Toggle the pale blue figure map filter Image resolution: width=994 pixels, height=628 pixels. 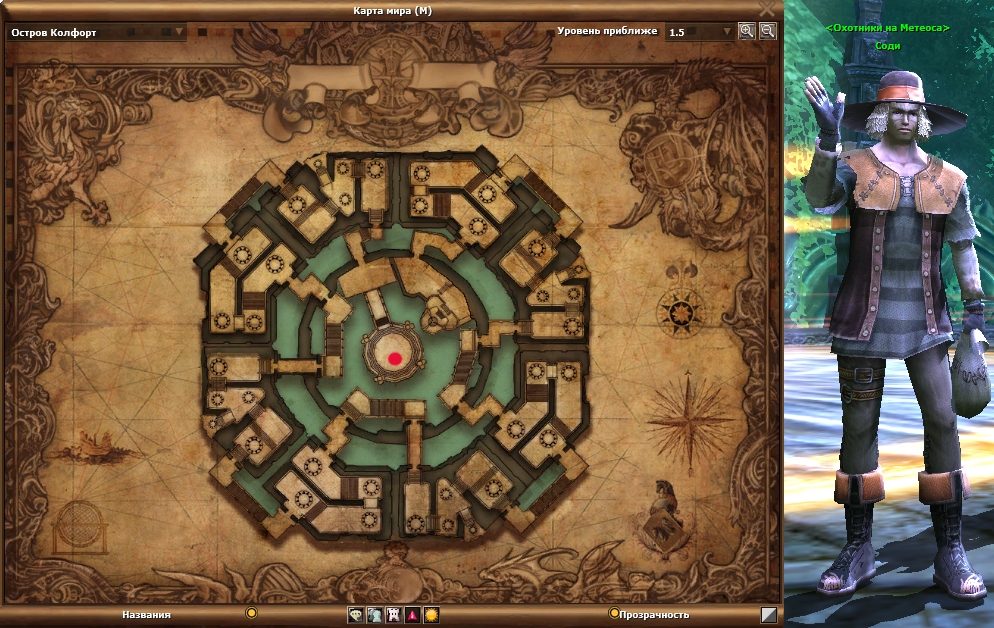[374, 615]
